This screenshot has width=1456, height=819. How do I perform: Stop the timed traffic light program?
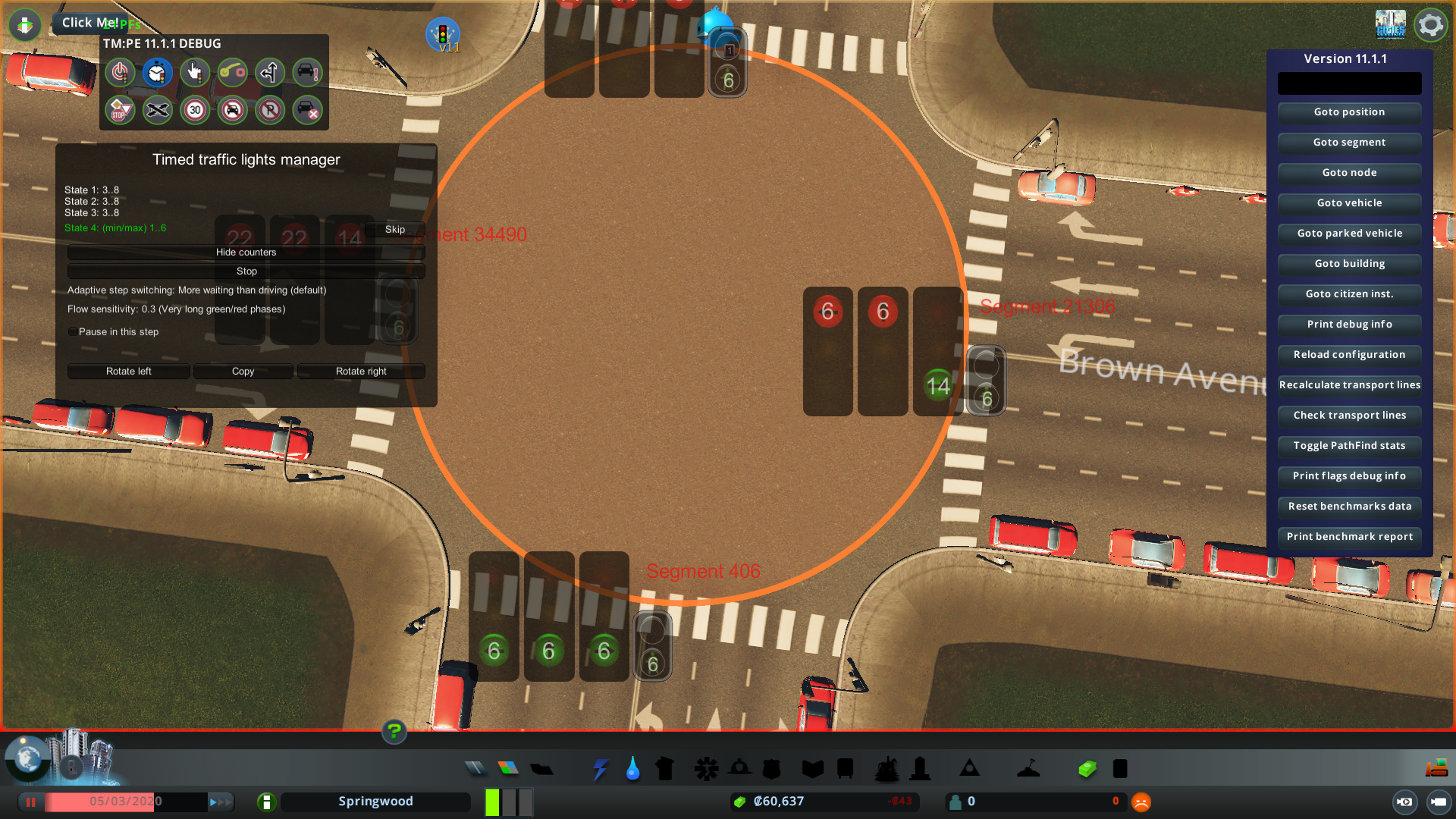click(x=246, y=271)
